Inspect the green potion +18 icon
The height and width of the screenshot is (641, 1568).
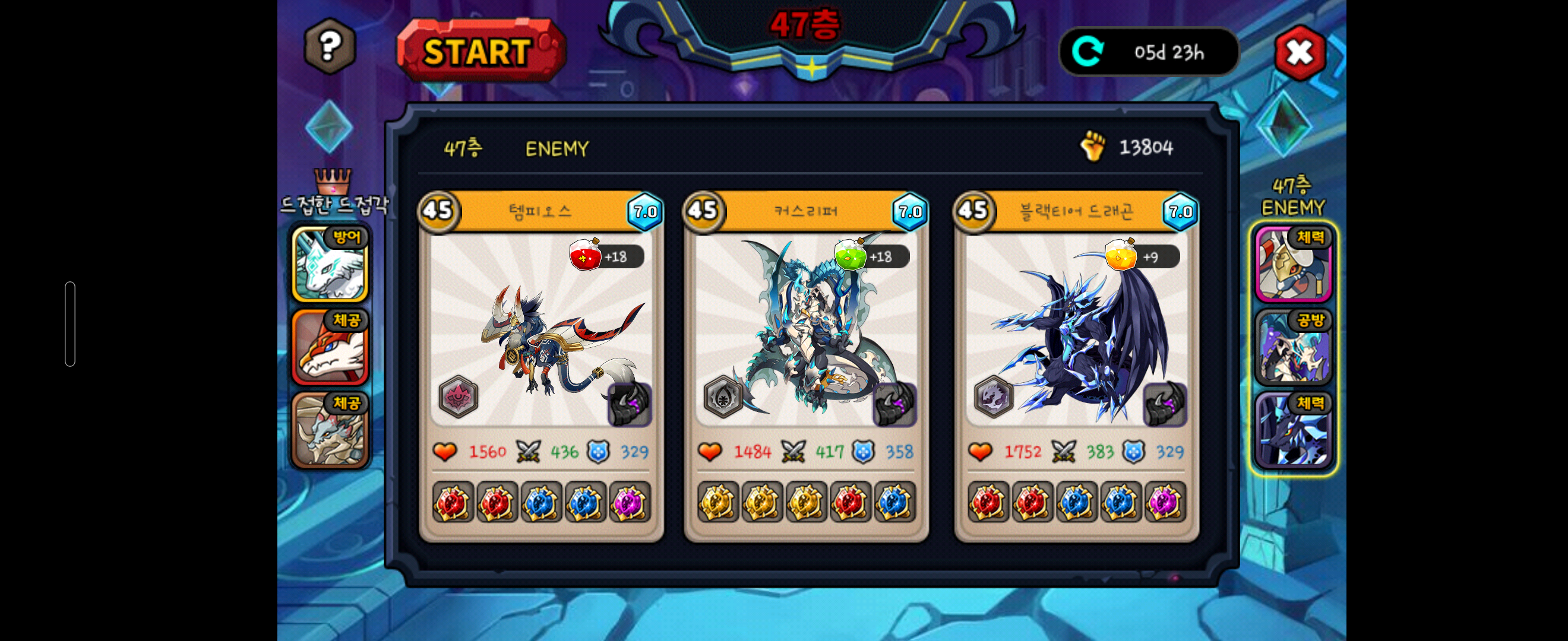coord(850,255)
